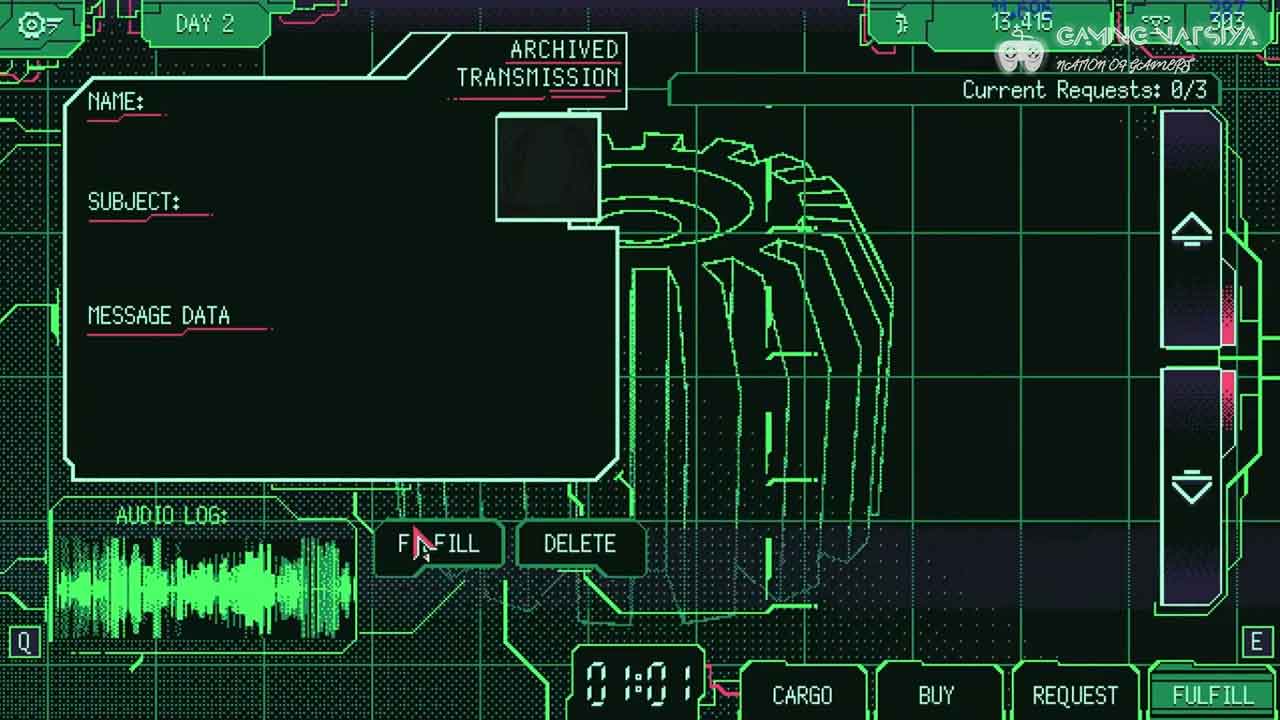Image resolution: width=1280 pixels, height=720 pixels.
Task: Open the Buy tab
Action: (936, 695)
